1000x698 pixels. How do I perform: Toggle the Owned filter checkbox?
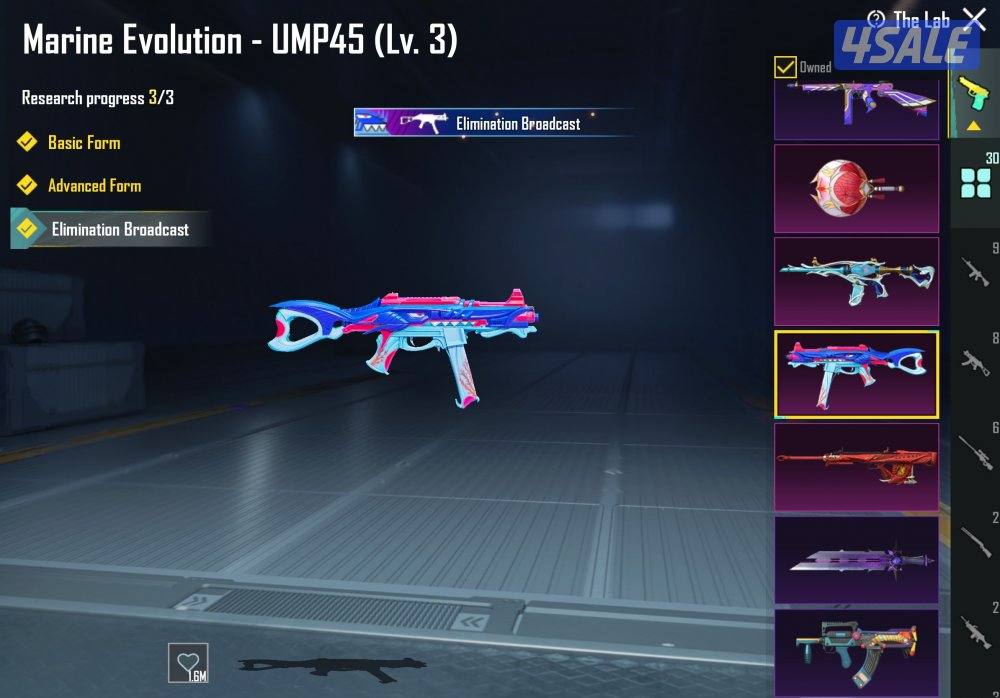(786, 67)
